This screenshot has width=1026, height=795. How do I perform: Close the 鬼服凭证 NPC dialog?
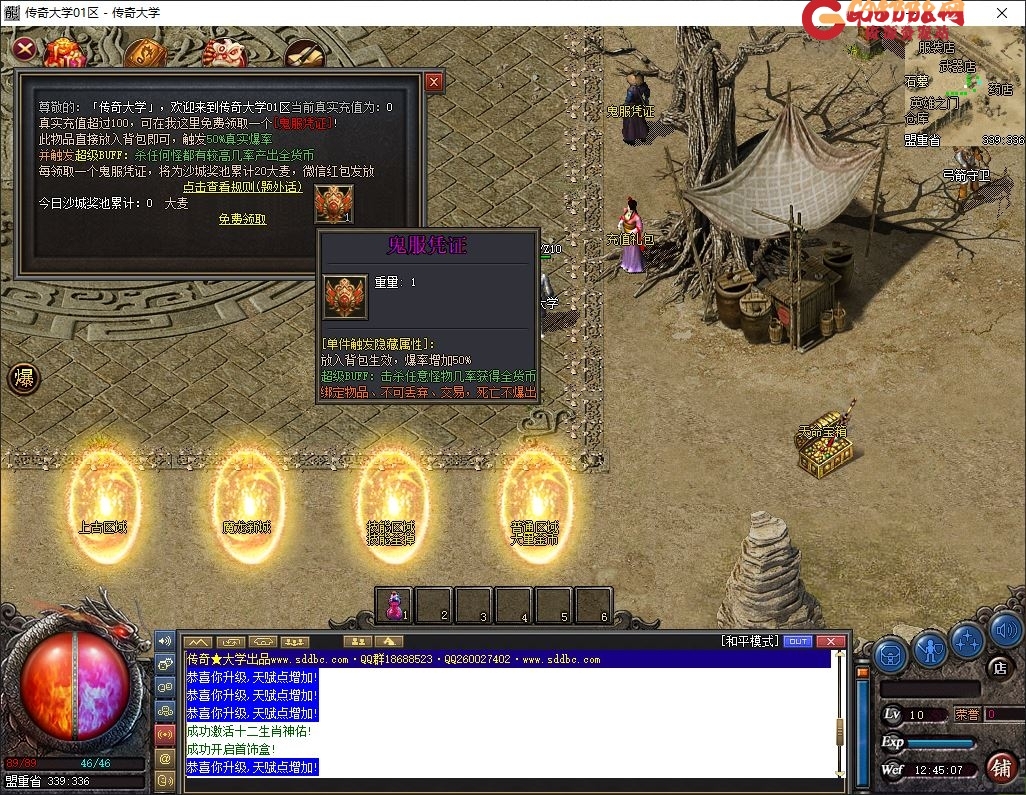tap(433, 82)
